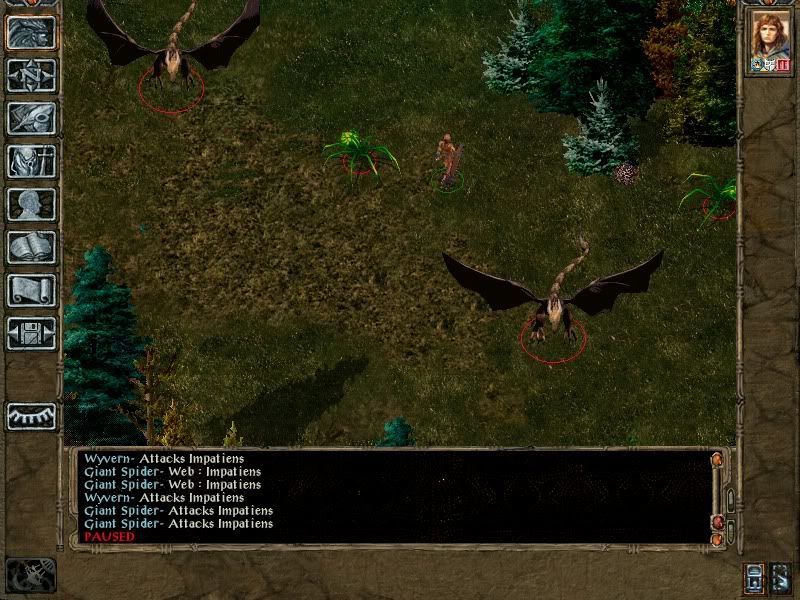This screenshot has height=600, width=800.
Task: Show the character record sheet
Action: point(31,204)
